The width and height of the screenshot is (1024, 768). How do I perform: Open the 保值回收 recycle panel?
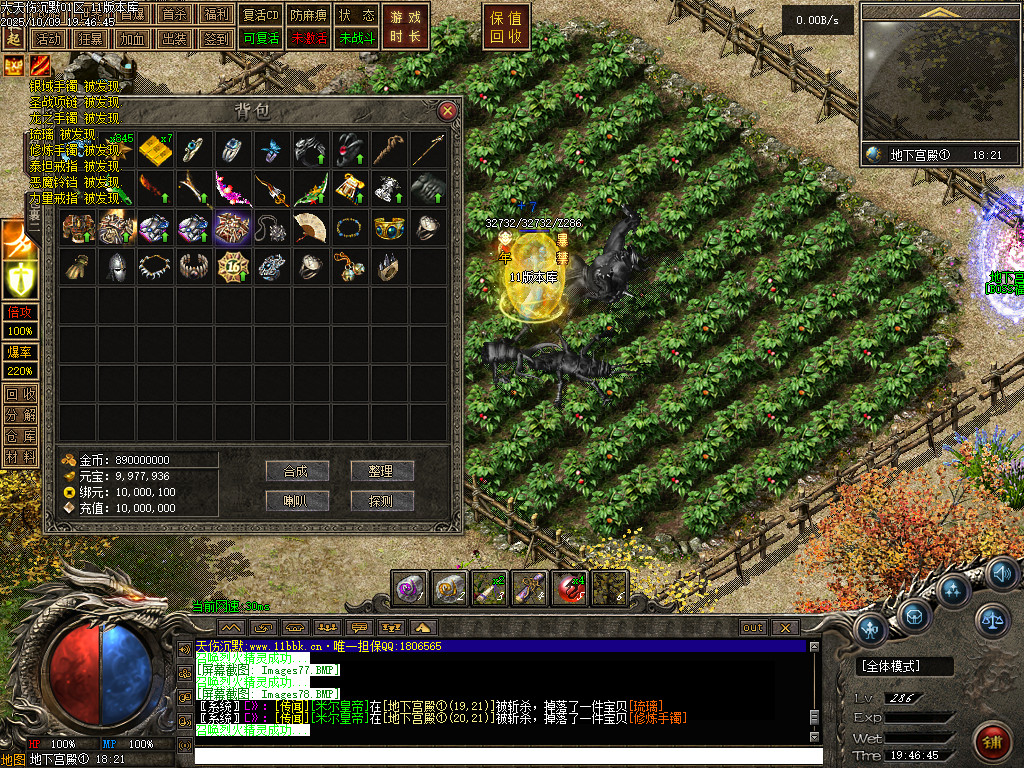pyautogui.click(x=506, y=27)
